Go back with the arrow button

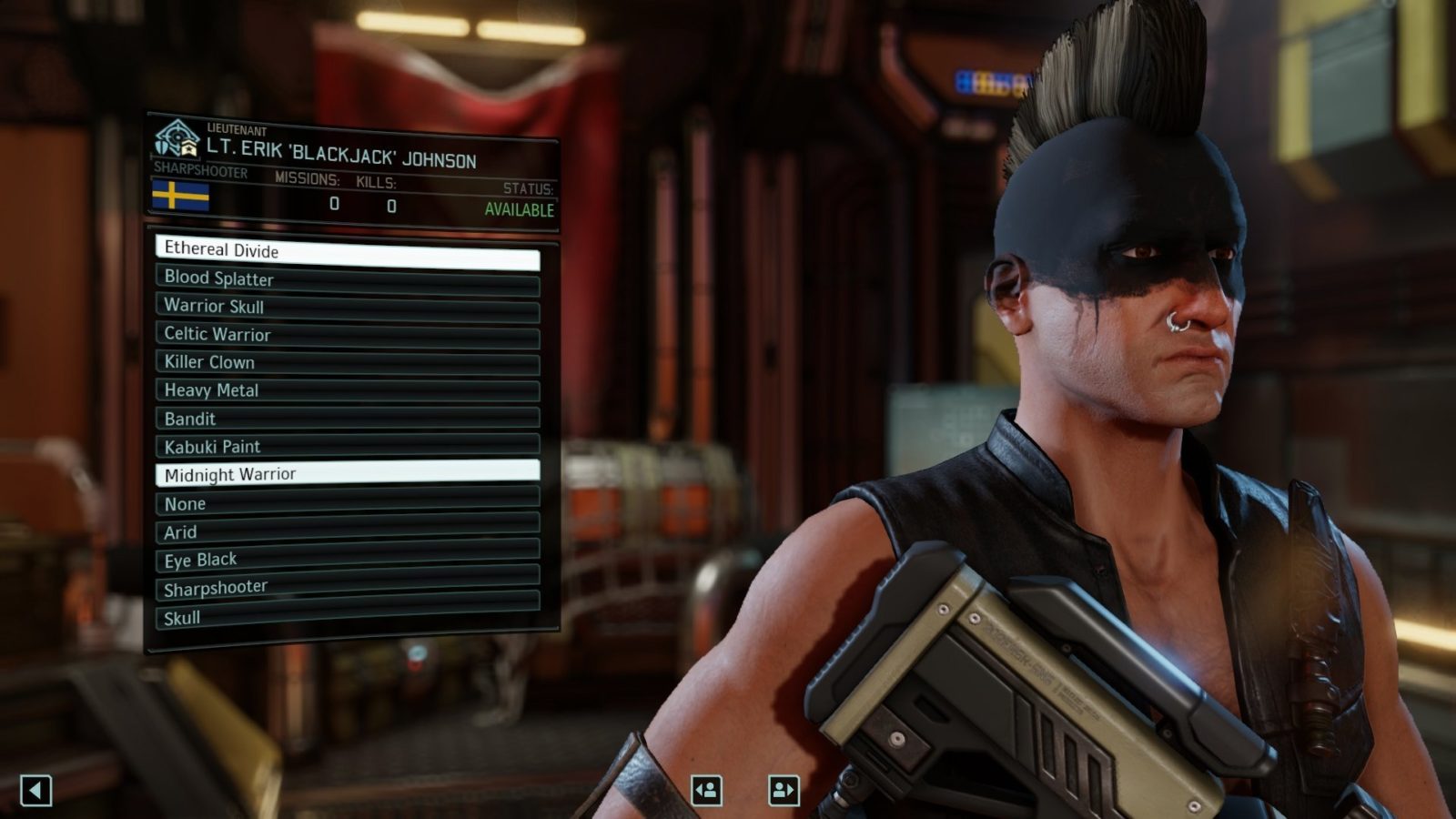click(35, 790)
